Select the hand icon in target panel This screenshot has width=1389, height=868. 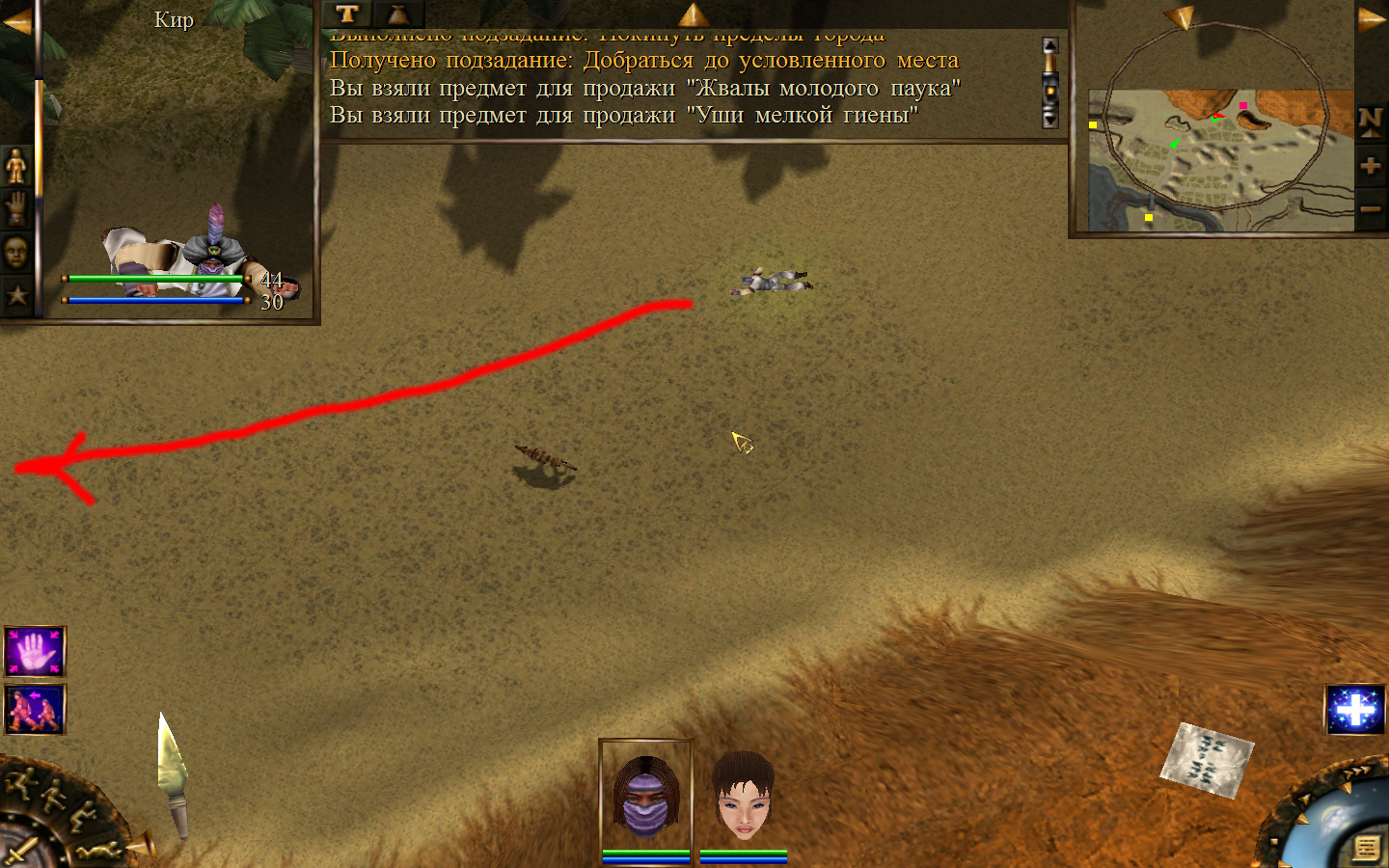coord(16,208)
